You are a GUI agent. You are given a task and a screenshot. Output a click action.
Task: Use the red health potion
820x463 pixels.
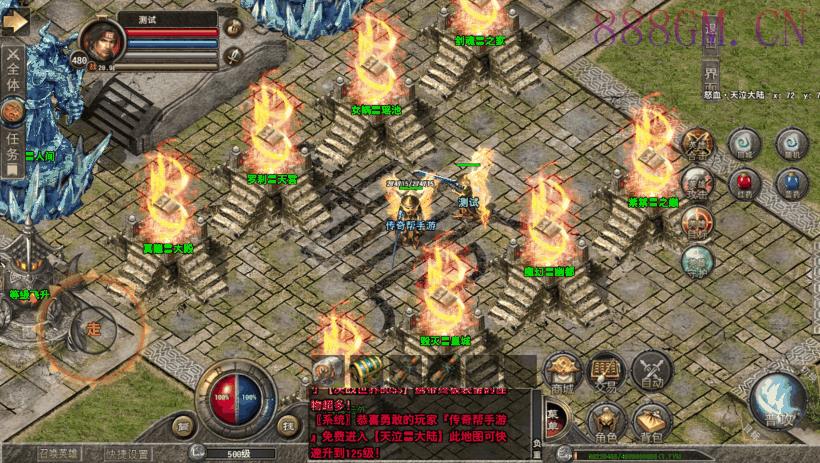742,183
